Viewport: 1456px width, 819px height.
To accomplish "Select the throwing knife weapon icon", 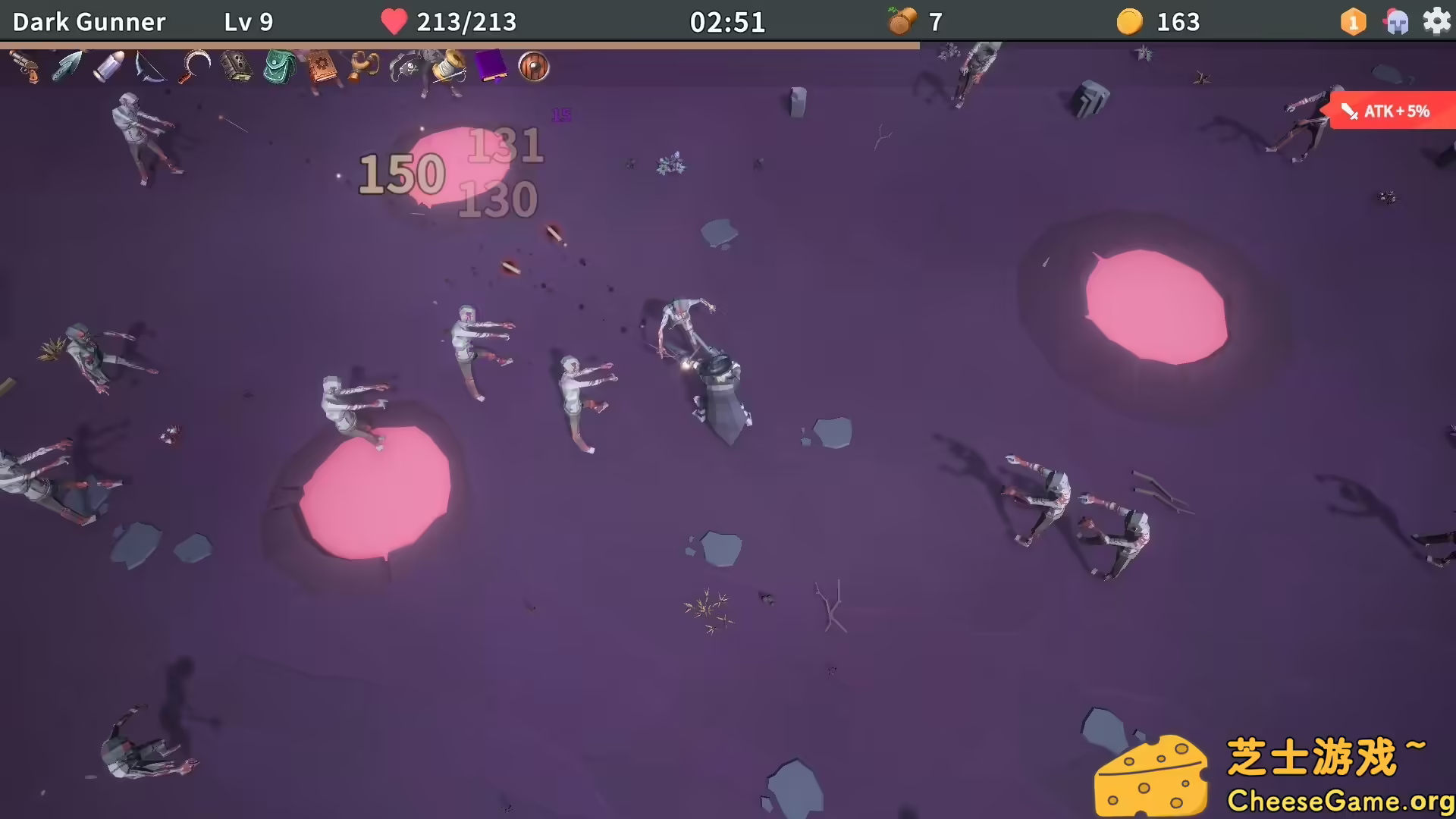I will pos(67,67).
